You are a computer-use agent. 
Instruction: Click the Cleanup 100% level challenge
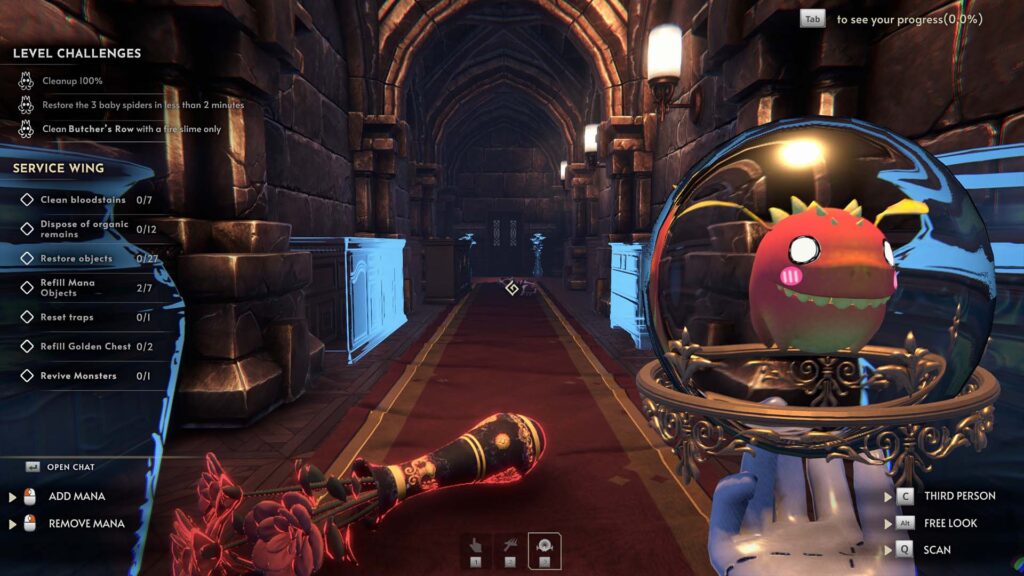tap(72, 81)
